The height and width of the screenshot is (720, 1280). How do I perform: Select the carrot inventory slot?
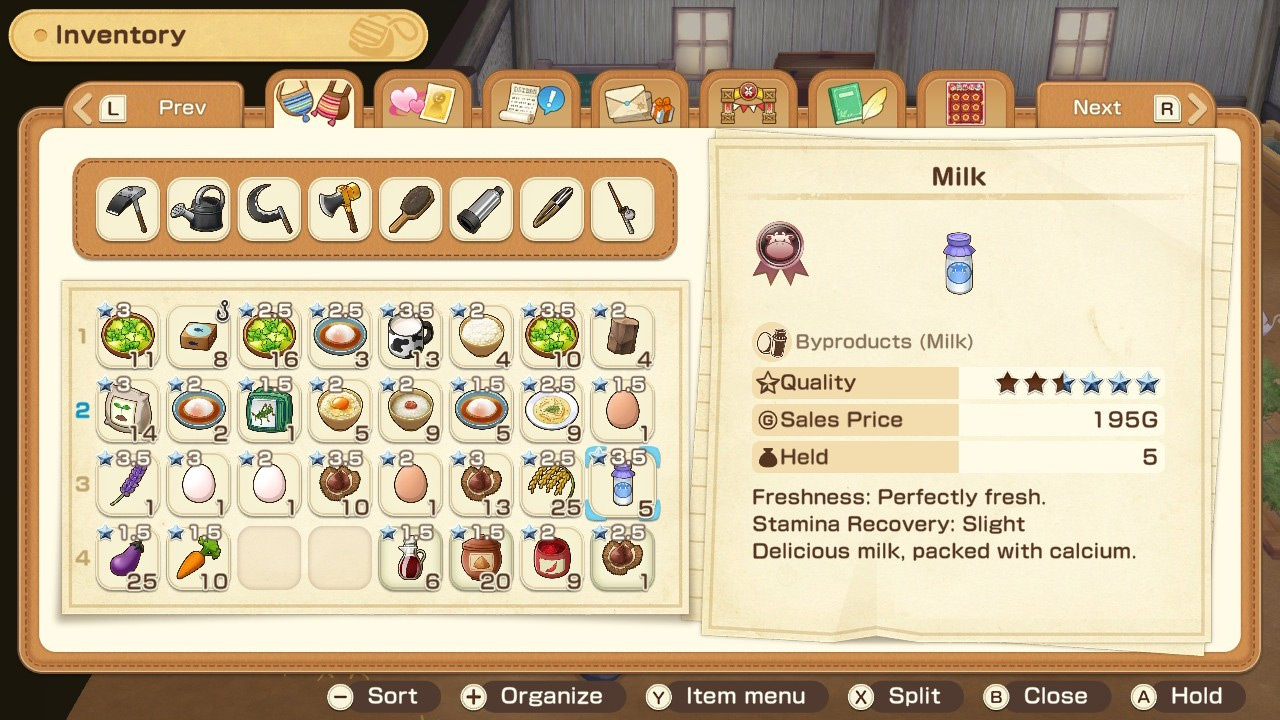click(x=198, y=558)
